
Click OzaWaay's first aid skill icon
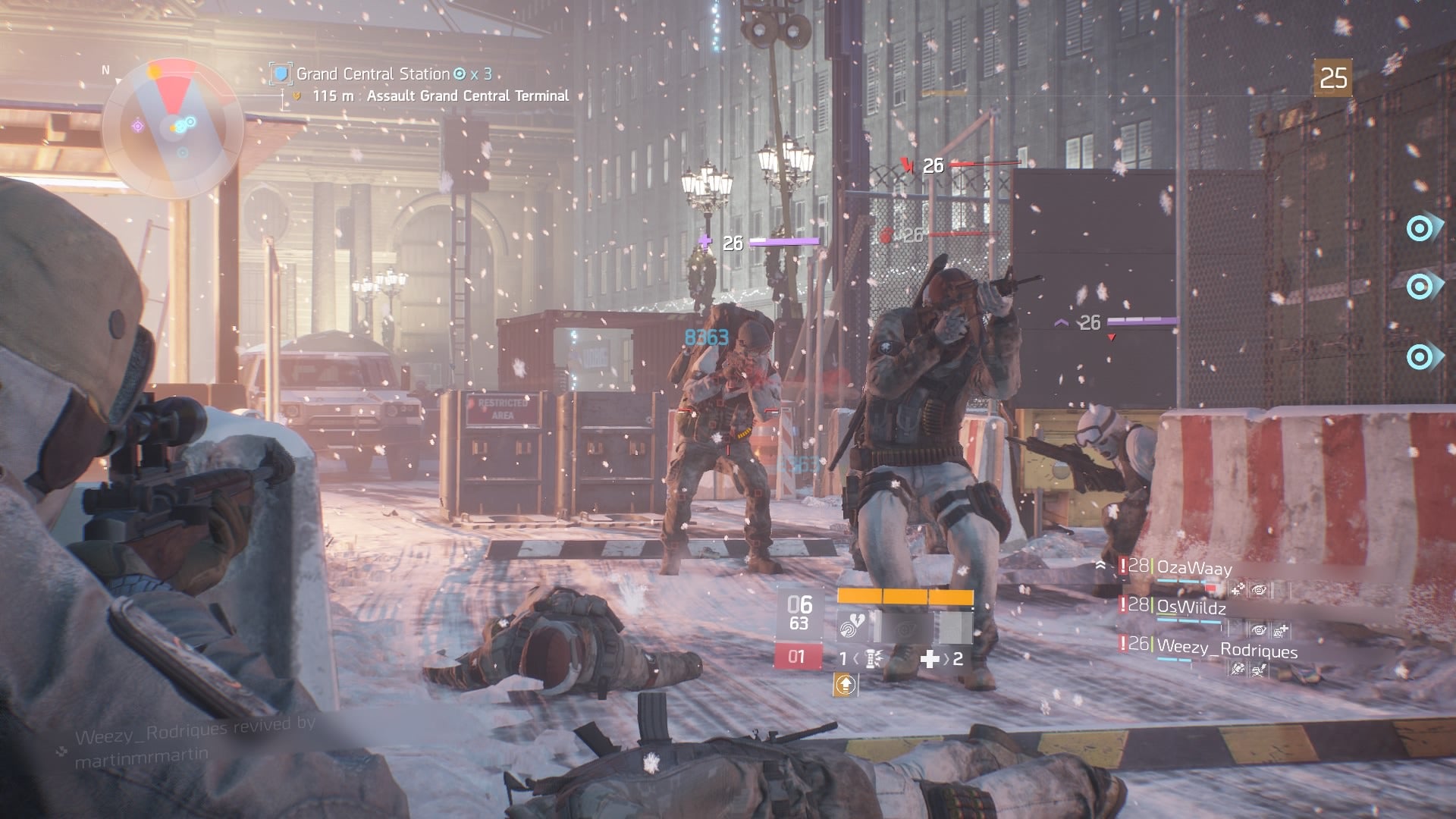[x=1238, y=589]
